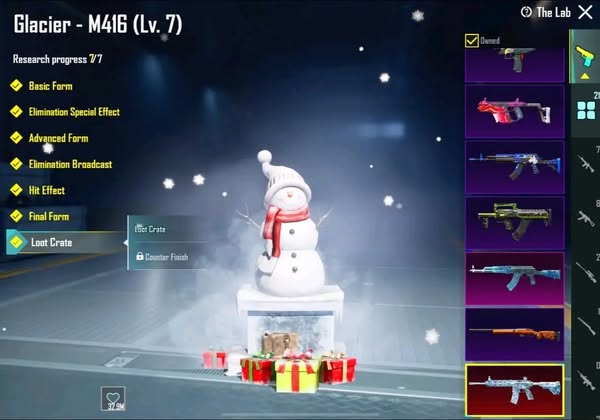Open The Lab help icon
Viewport: 600px width, 420px height.
pyautogui.click(x=527, y=12)
